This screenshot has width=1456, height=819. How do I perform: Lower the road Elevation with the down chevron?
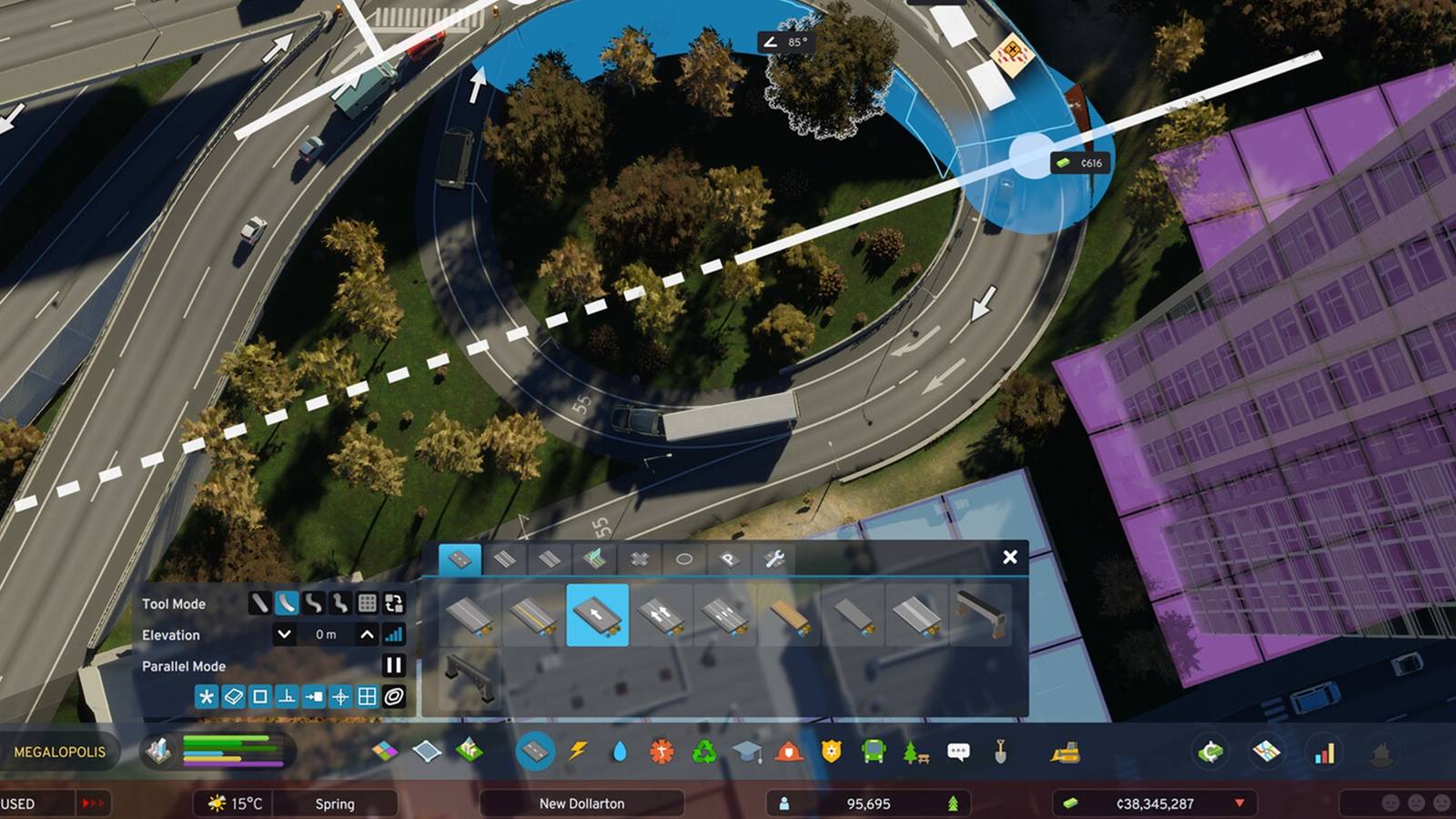click(284, 634)
